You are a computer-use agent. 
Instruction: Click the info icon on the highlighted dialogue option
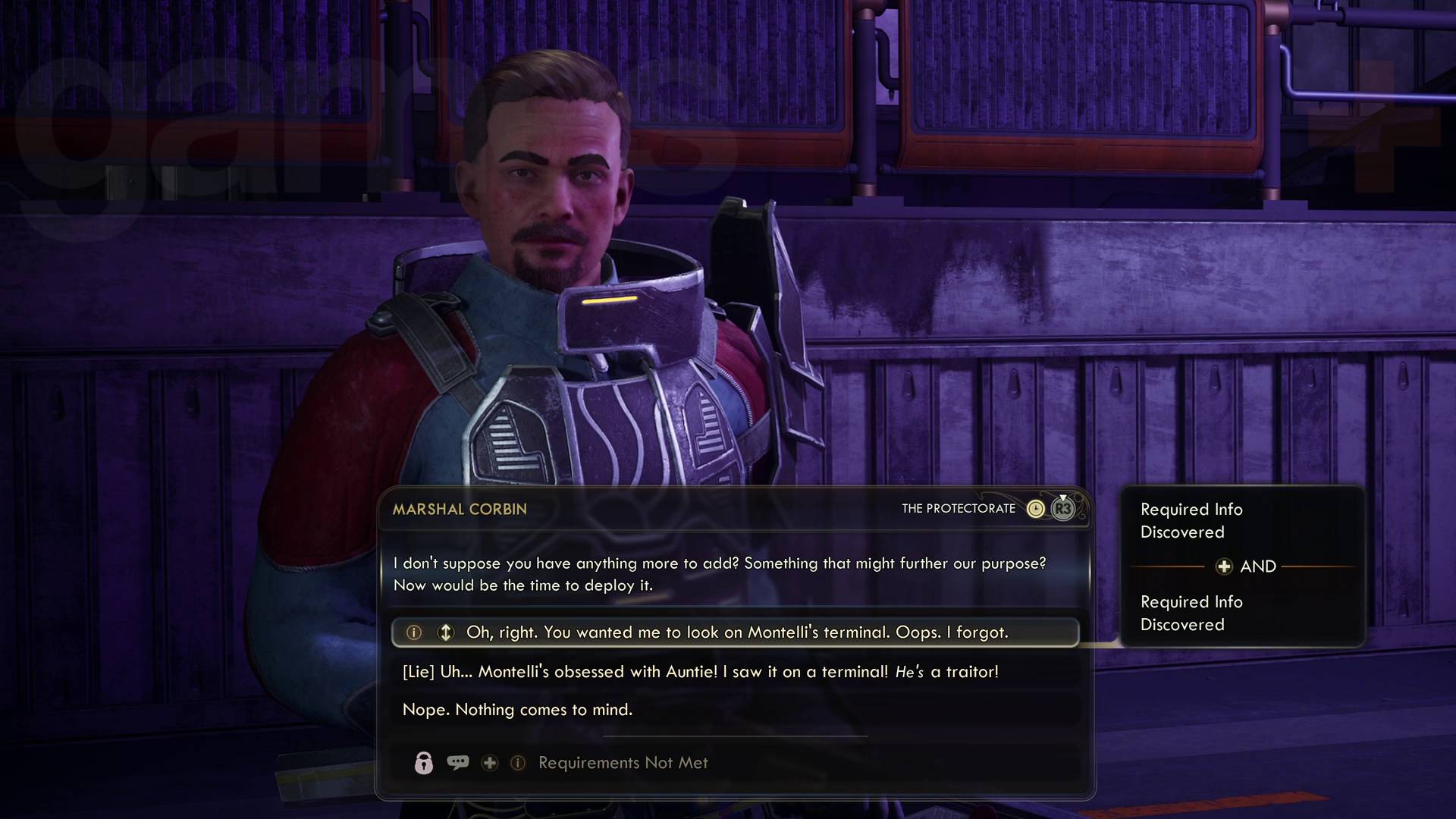(413, 632)
